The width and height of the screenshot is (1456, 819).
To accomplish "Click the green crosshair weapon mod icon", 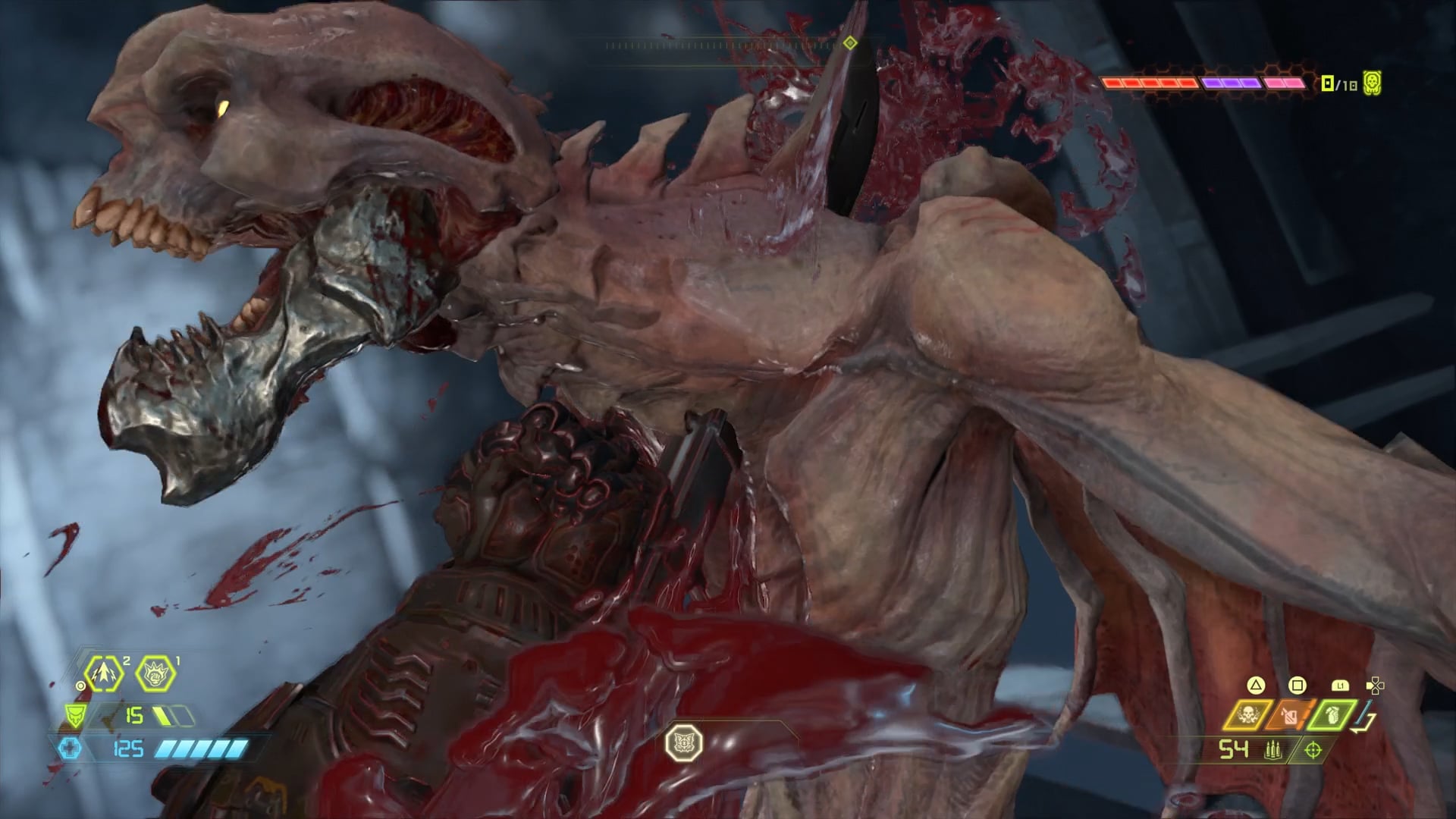I will (1313, 751).
